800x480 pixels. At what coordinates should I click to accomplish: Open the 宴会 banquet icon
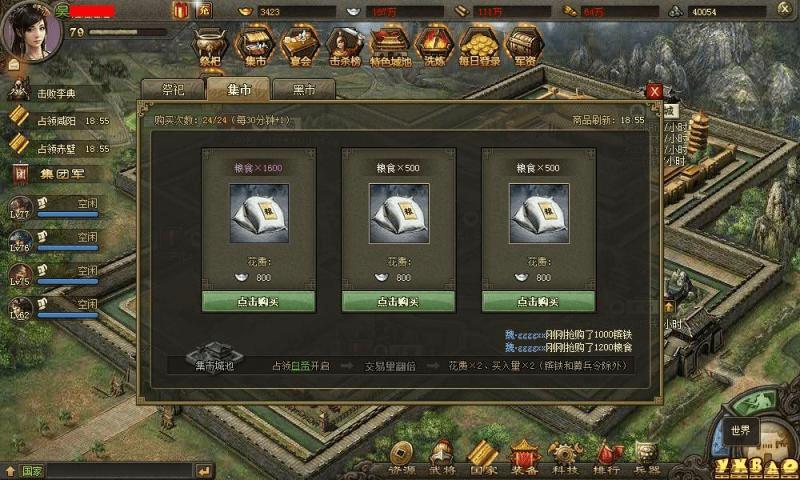pyautogui.click(x=295, y=46)
